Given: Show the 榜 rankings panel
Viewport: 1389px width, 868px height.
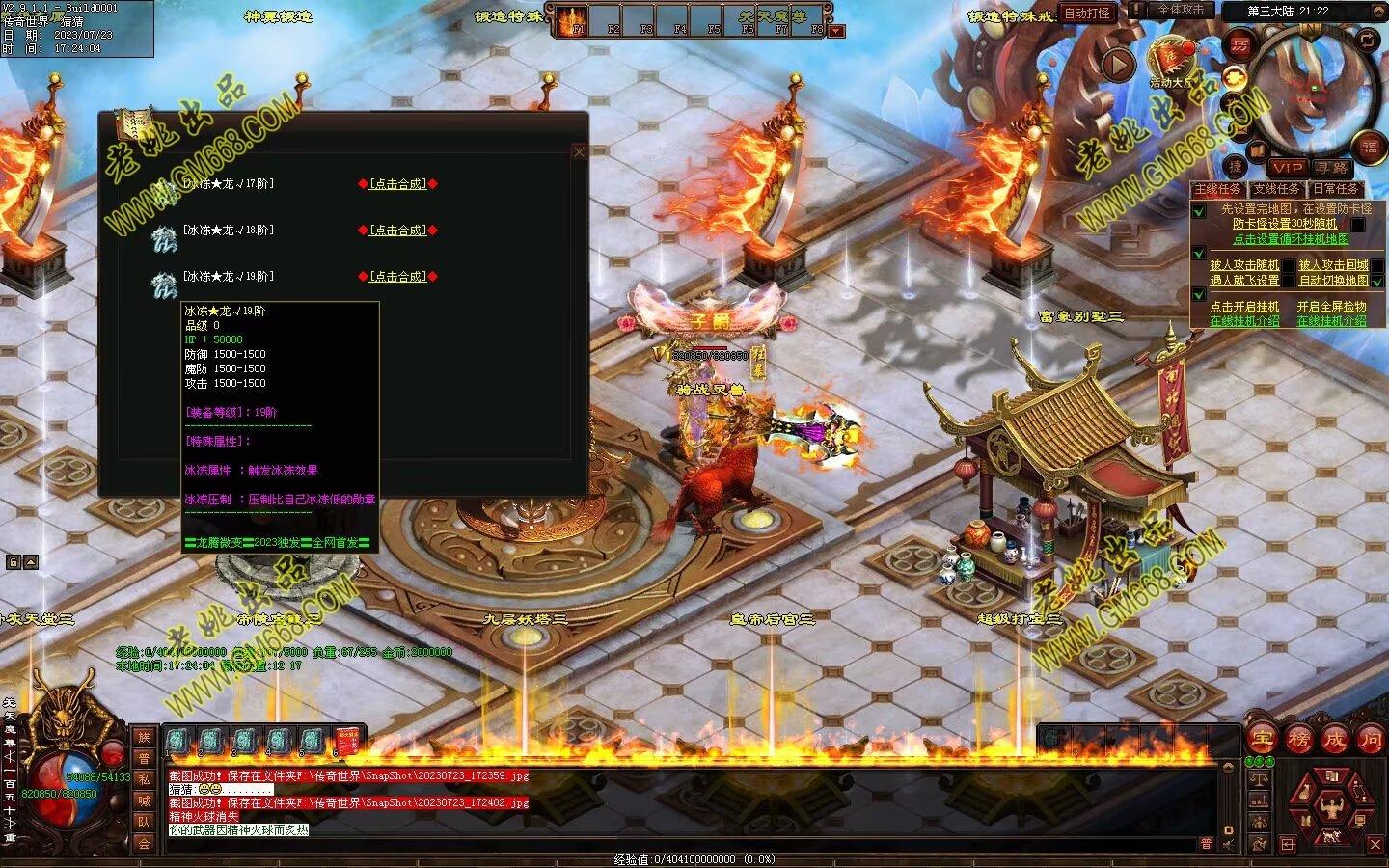Looking at the screenshot, I should 1298,740.
